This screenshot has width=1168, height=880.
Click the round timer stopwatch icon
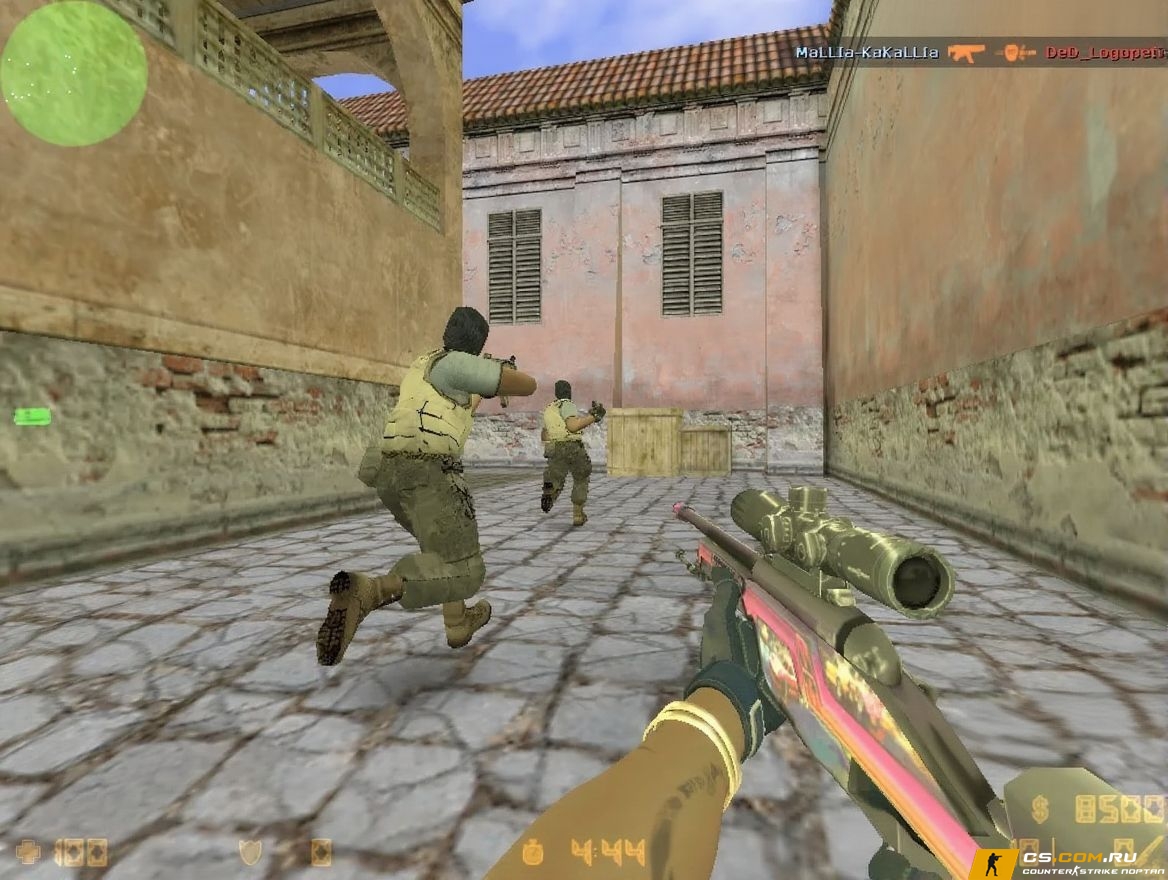[533, 852]
